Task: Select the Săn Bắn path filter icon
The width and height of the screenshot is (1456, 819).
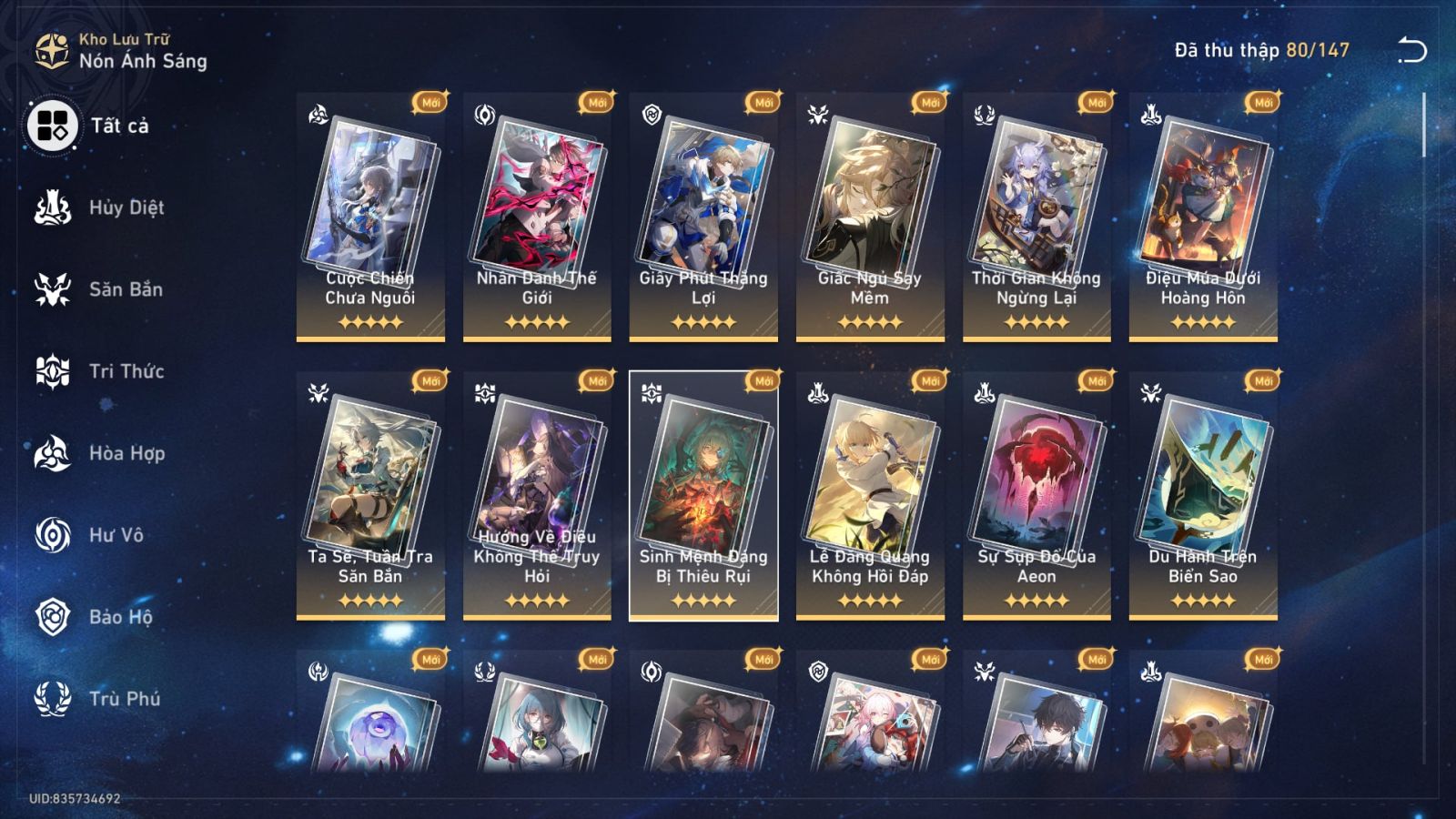Action: [55, 289]
